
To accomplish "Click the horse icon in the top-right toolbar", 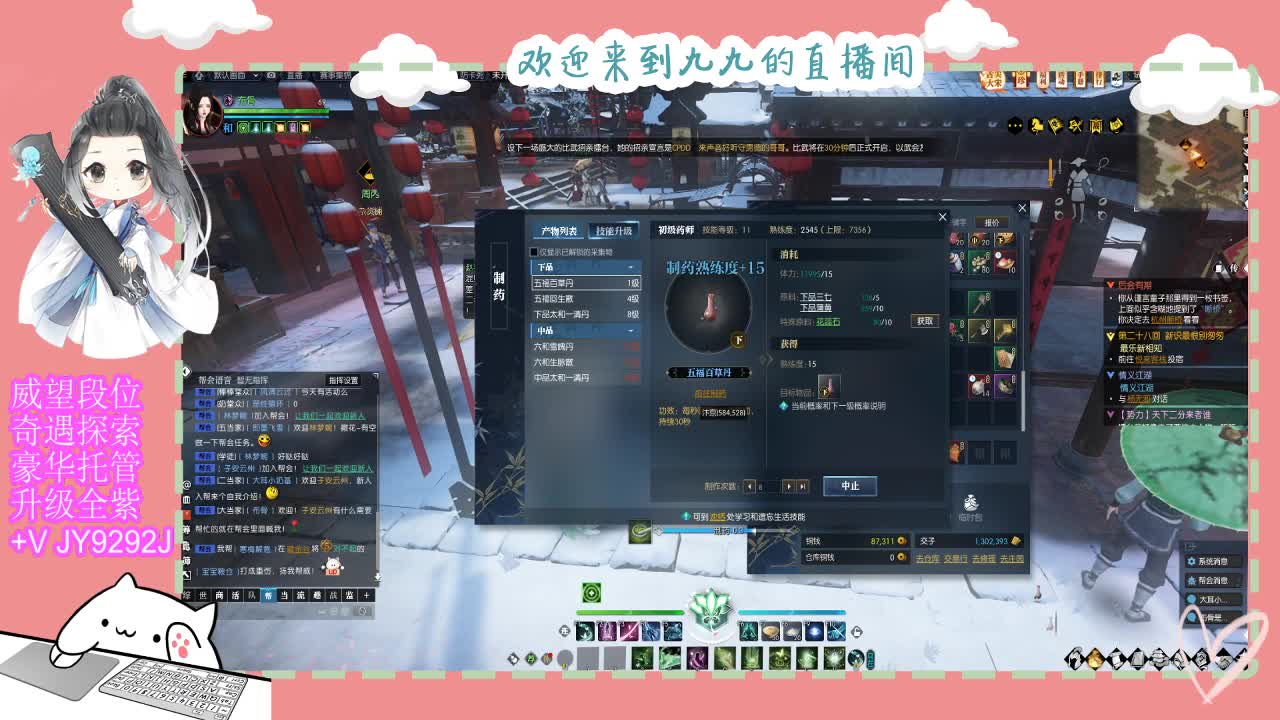I will (x=1036, y=125).
